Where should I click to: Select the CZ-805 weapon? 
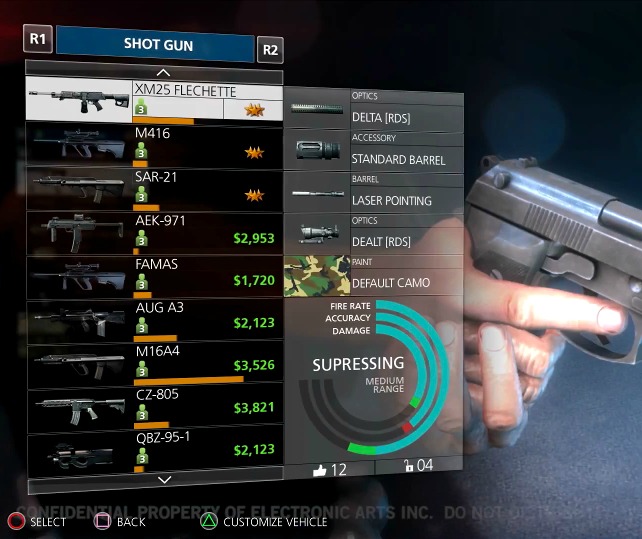point(154,407)
